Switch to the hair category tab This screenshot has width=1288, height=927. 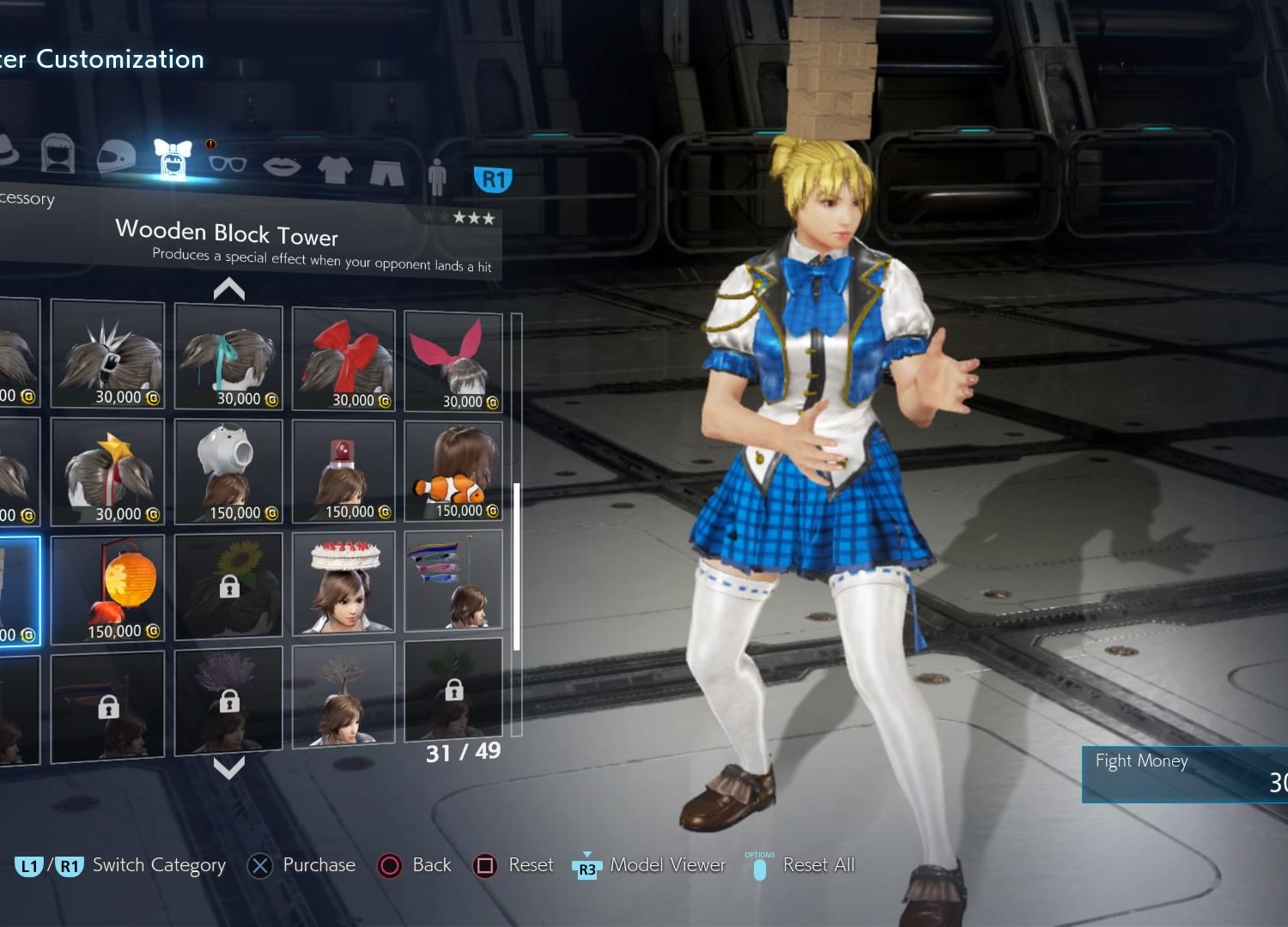coord(58,155)
